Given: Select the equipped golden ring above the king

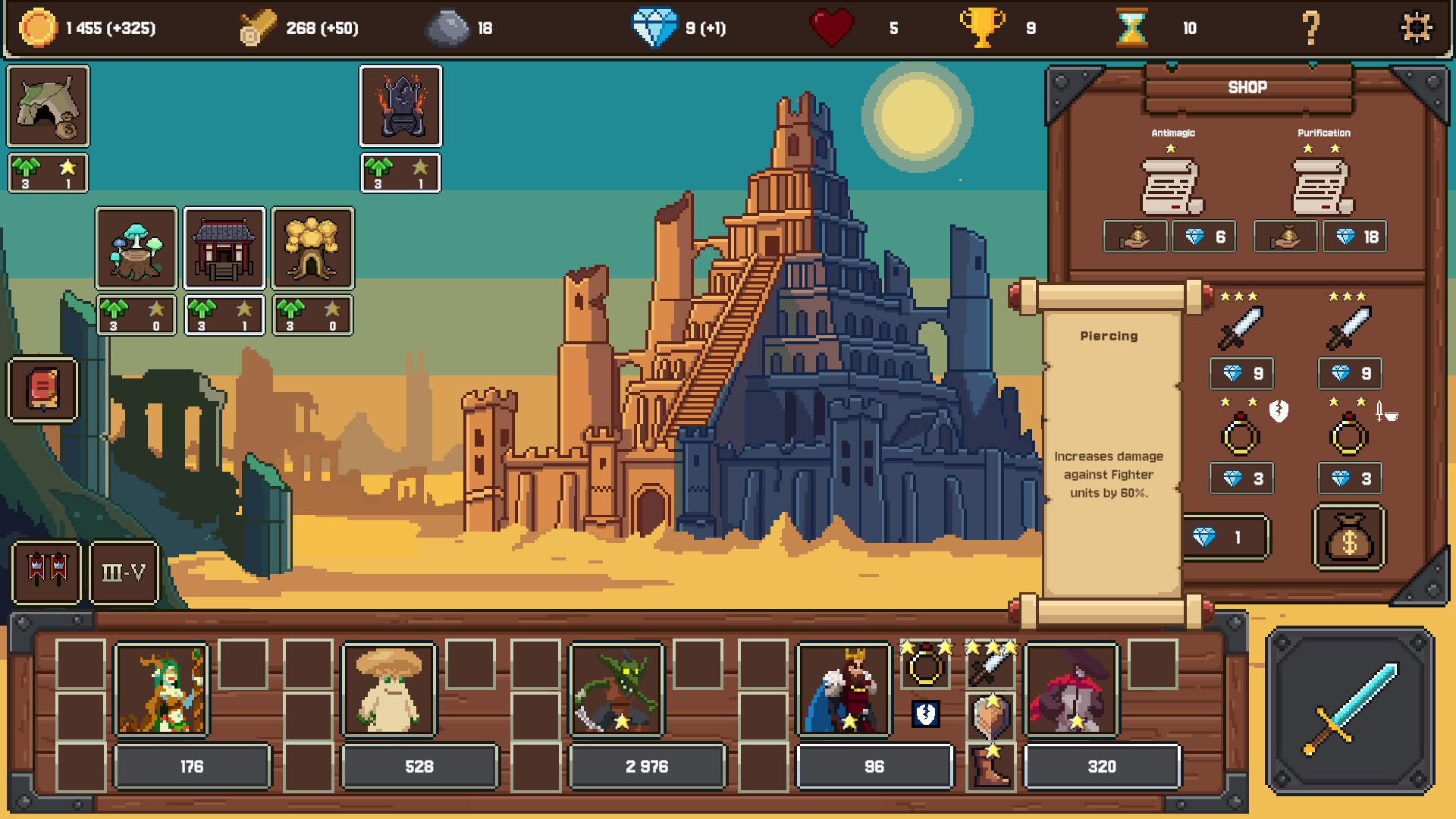Looking at the screenshot, I should tap(924, 667).
